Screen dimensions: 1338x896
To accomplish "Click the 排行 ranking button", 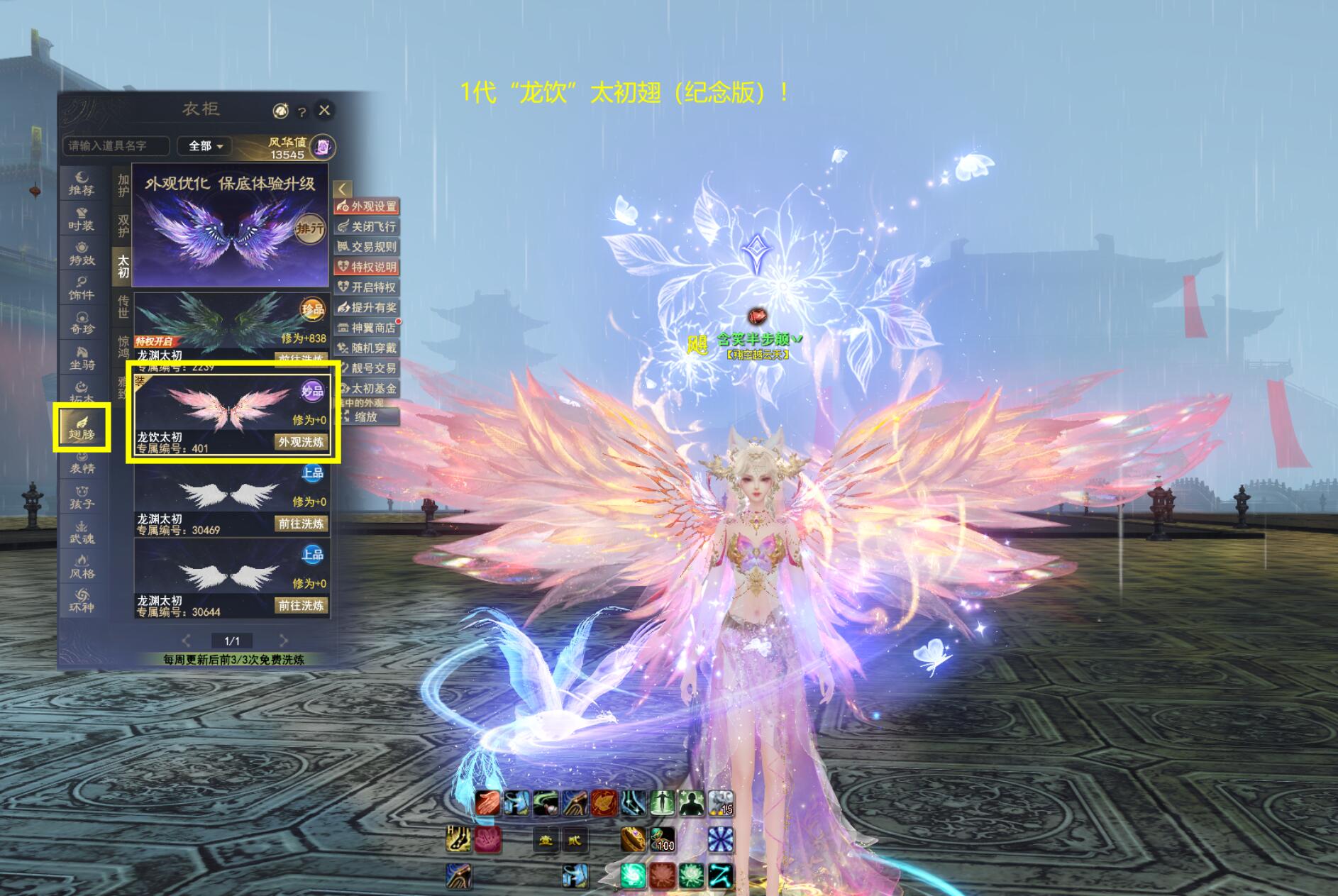I will pos(310,228).
